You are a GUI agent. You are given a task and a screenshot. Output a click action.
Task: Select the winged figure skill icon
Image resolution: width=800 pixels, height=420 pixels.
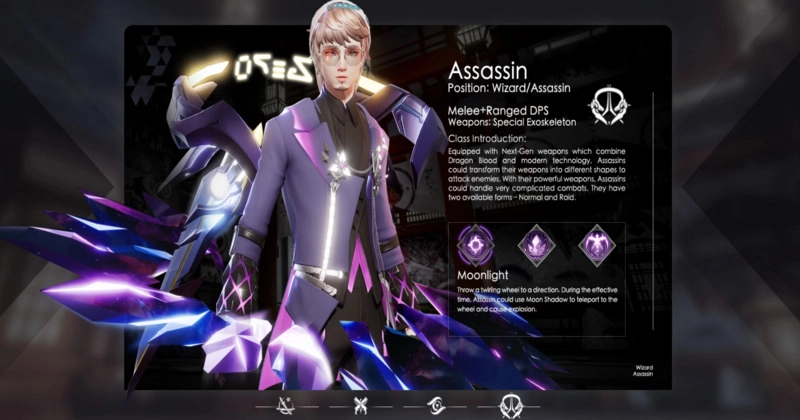[x=598, y=244]
